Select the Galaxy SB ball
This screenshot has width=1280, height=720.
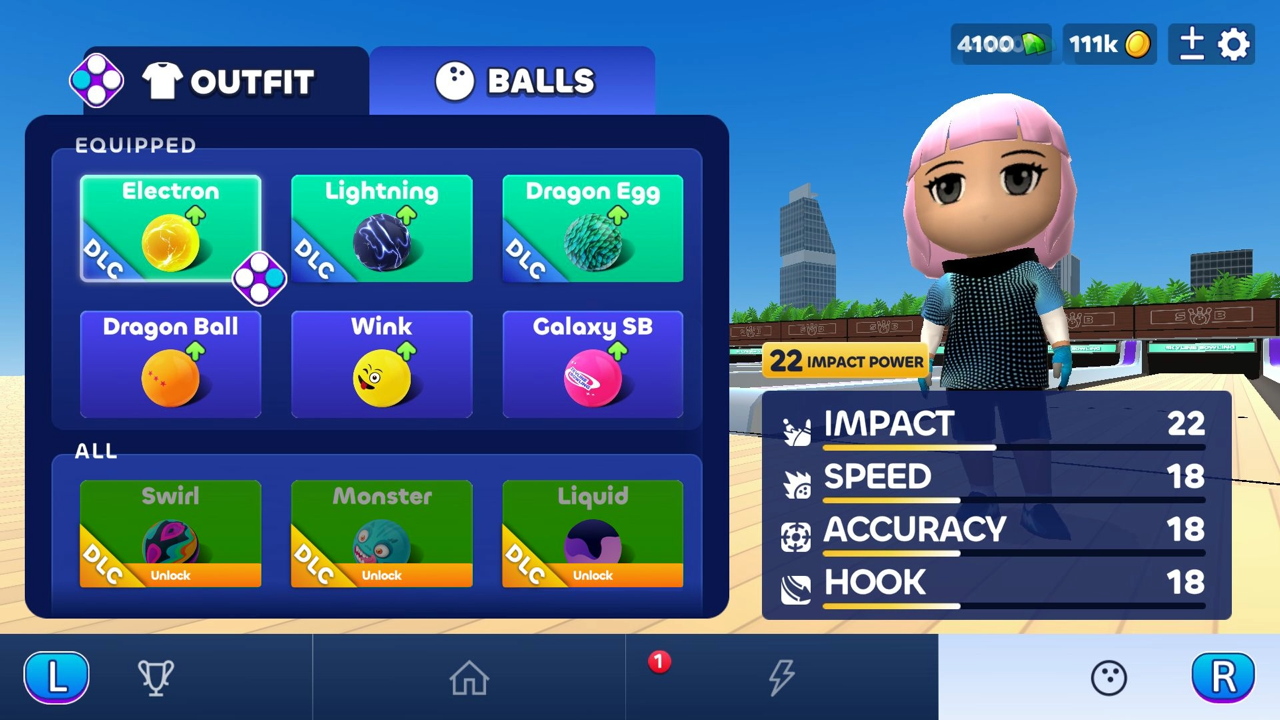(x=592, y=365)
